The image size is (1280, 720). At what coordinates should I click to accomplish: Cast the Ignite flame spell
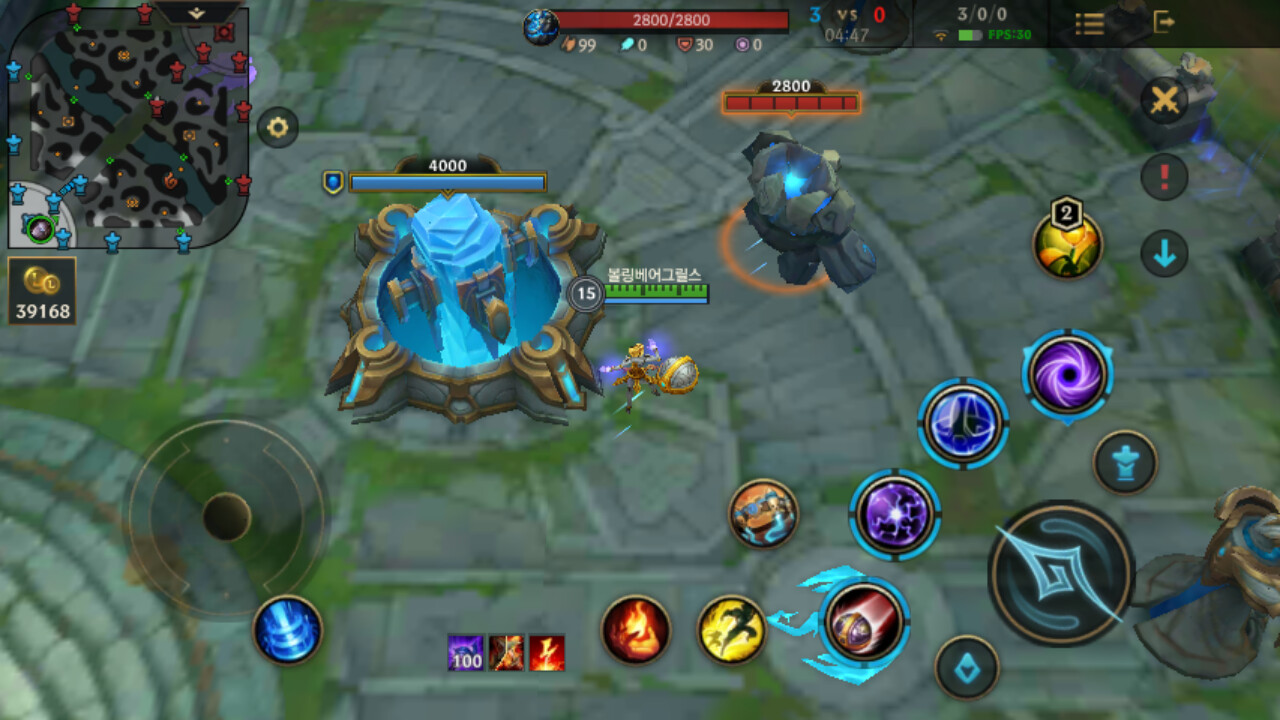[x=636, y=630]
